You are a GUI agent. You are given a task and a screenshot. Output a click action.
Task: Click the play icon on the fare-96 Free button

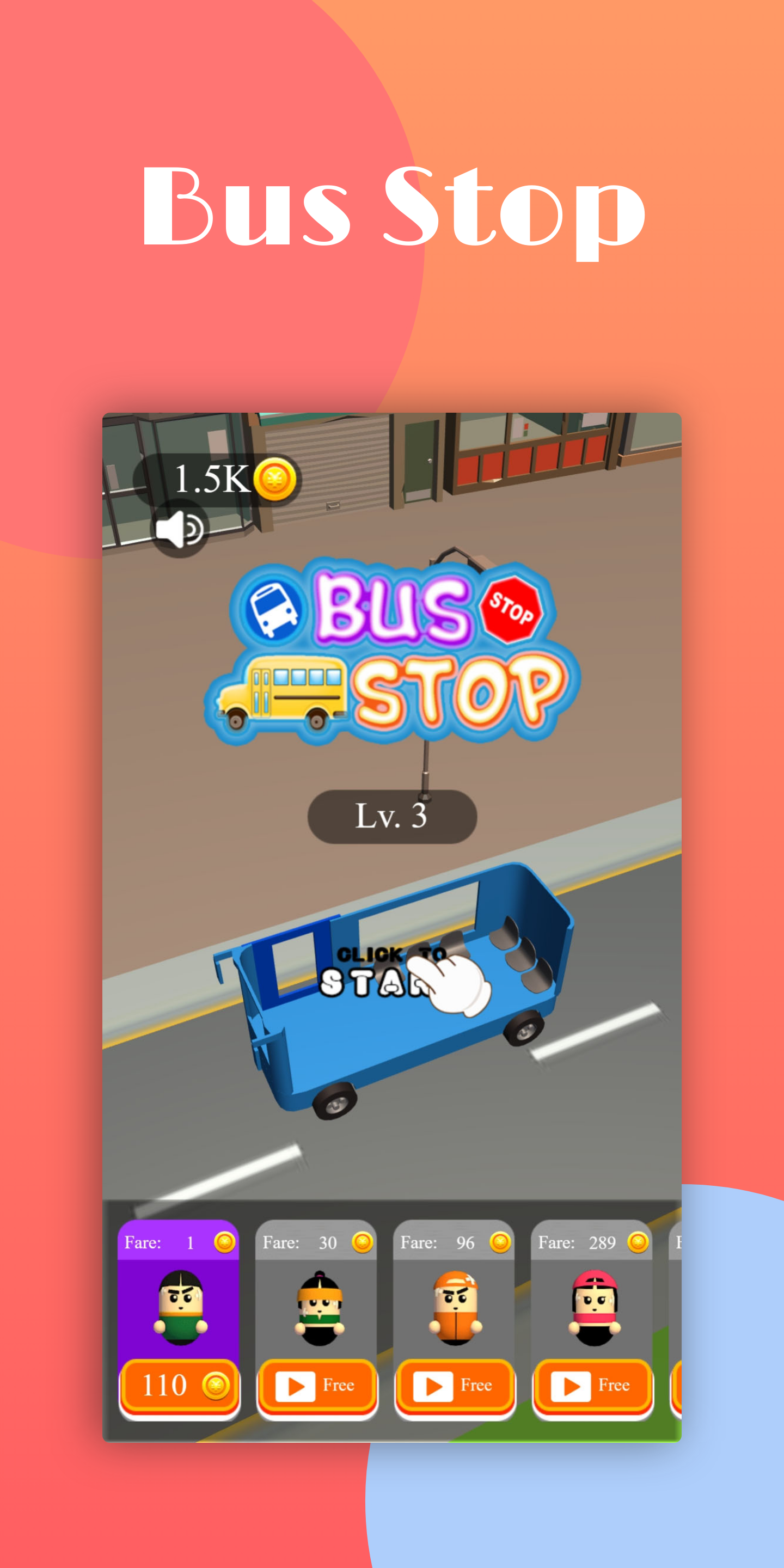(x=434, y=1386)
